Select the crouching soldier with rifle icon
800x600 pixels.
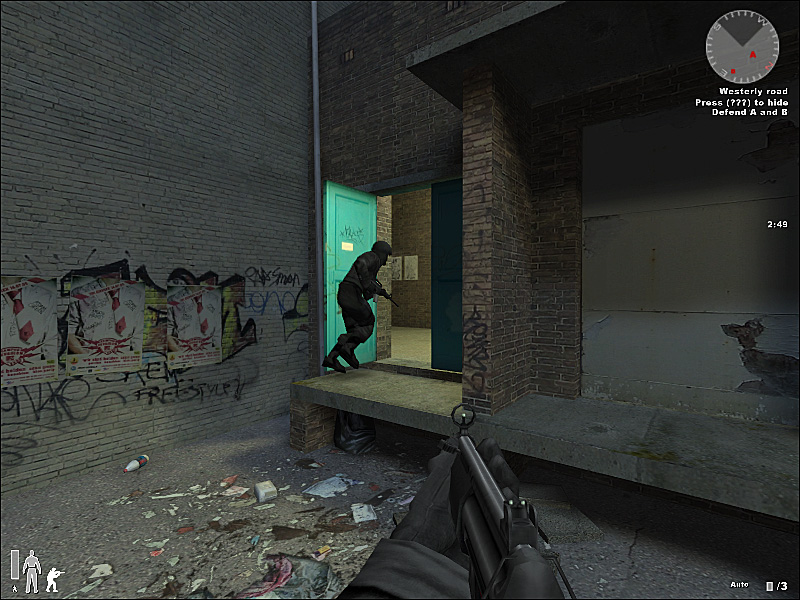click(x=51, y=577)
